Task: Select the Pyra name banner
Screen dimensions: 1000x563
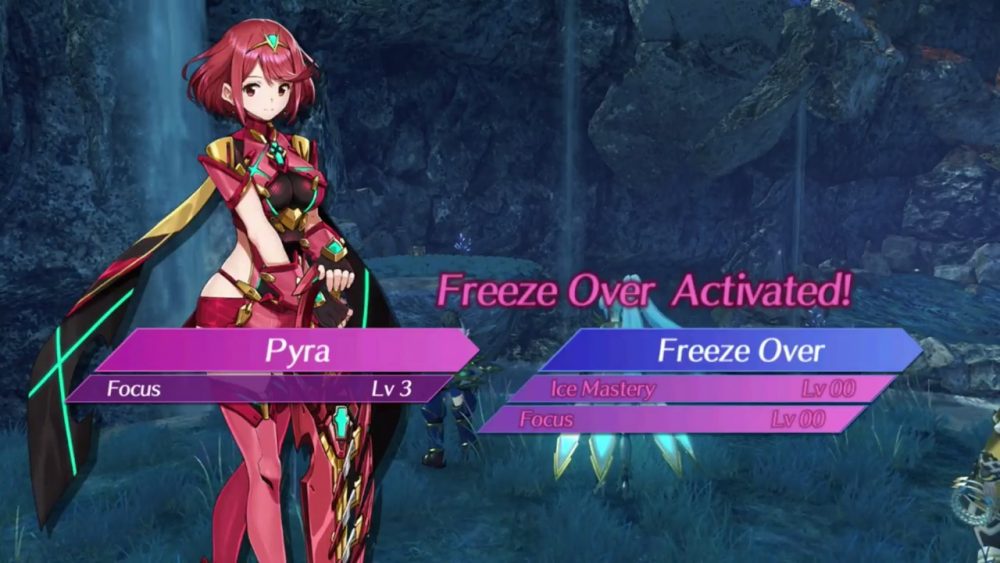Action: tap(283, 351)
